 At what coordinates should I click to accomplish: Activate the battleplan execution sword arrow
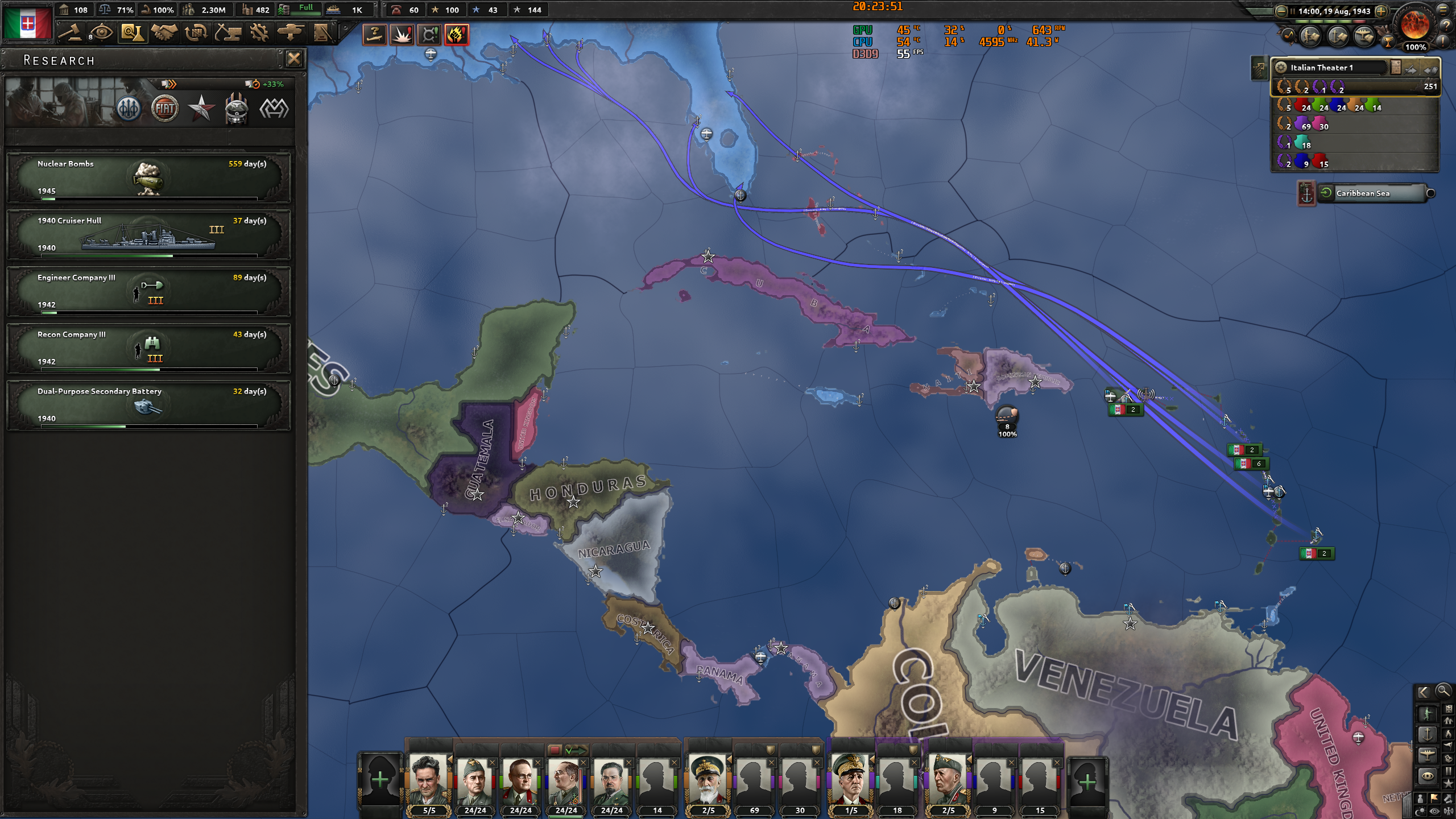click(x=1410, y=70)
